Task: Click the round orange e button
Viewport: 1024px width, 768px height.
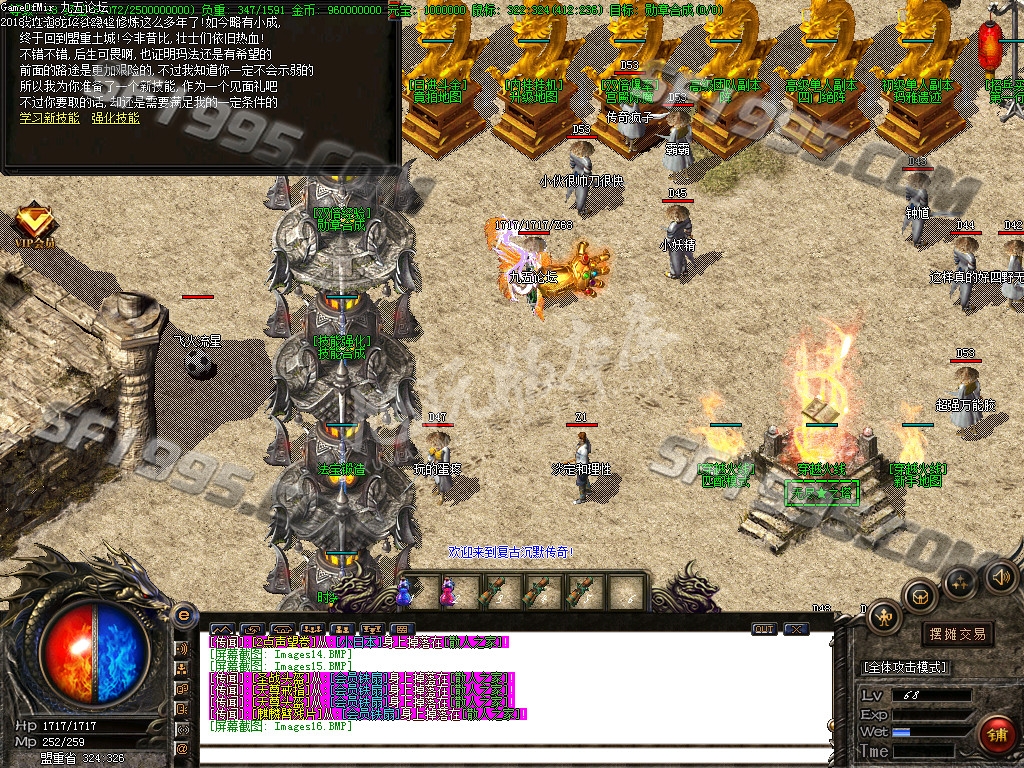Action: [x=183, y=614]
